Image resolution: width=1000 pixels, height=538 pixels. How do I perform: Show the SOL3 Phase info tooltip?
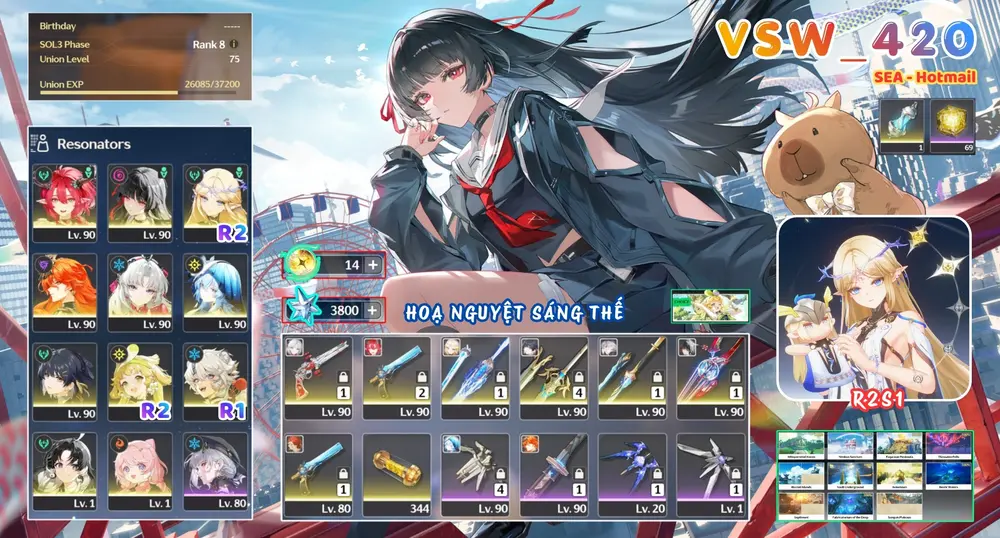pos(234,44)
